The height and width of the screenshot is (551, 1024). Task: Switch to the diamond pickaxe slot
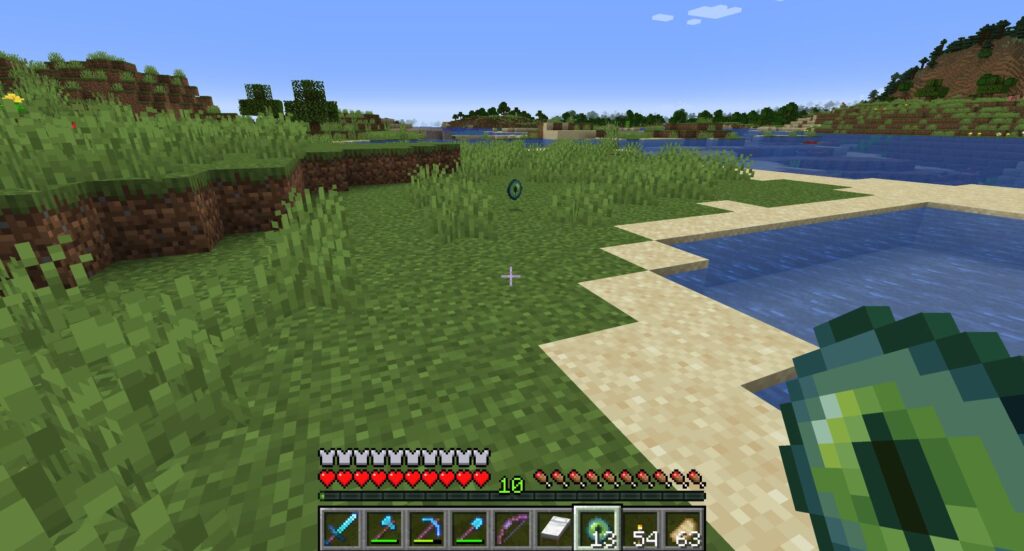point(426,527)
